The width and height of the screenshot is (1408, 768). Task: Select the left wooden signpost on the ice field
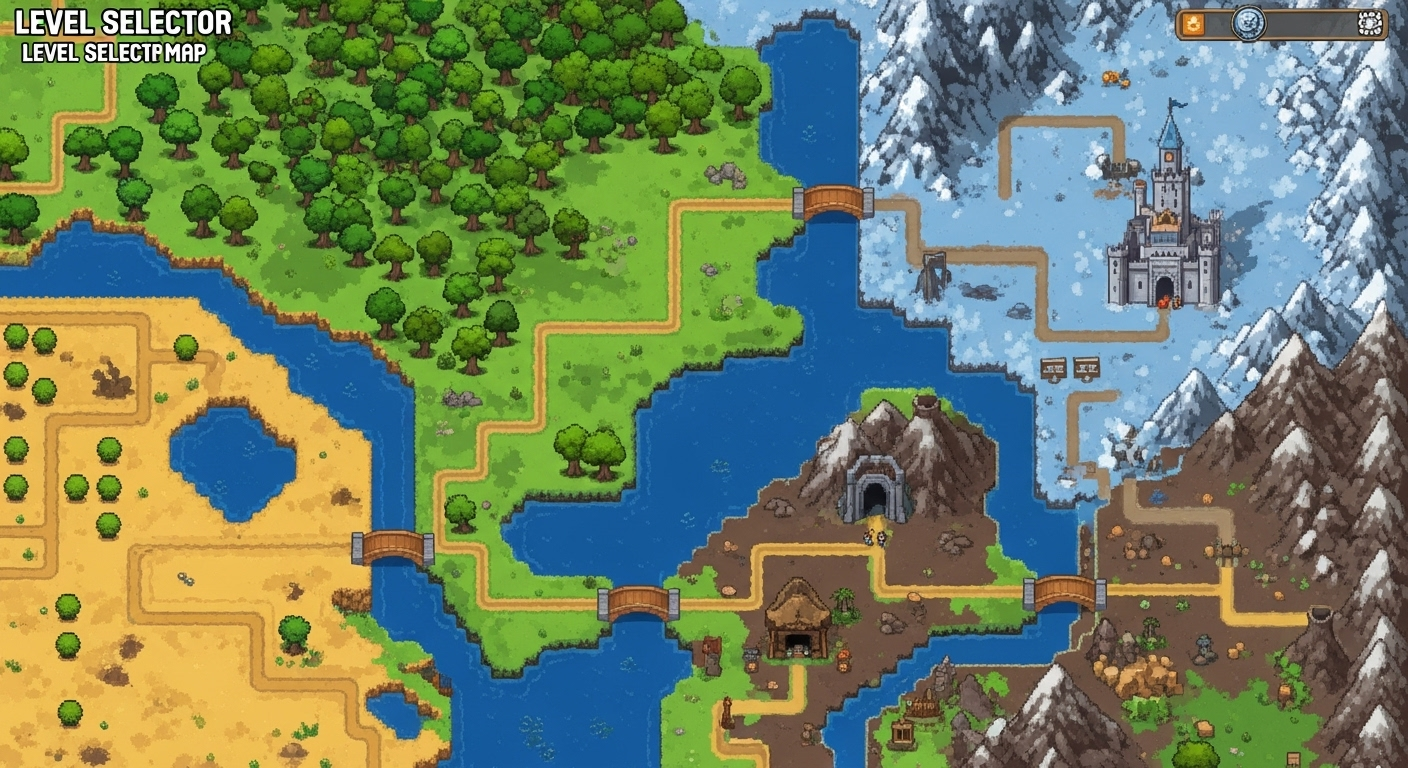coord(1053,368)
